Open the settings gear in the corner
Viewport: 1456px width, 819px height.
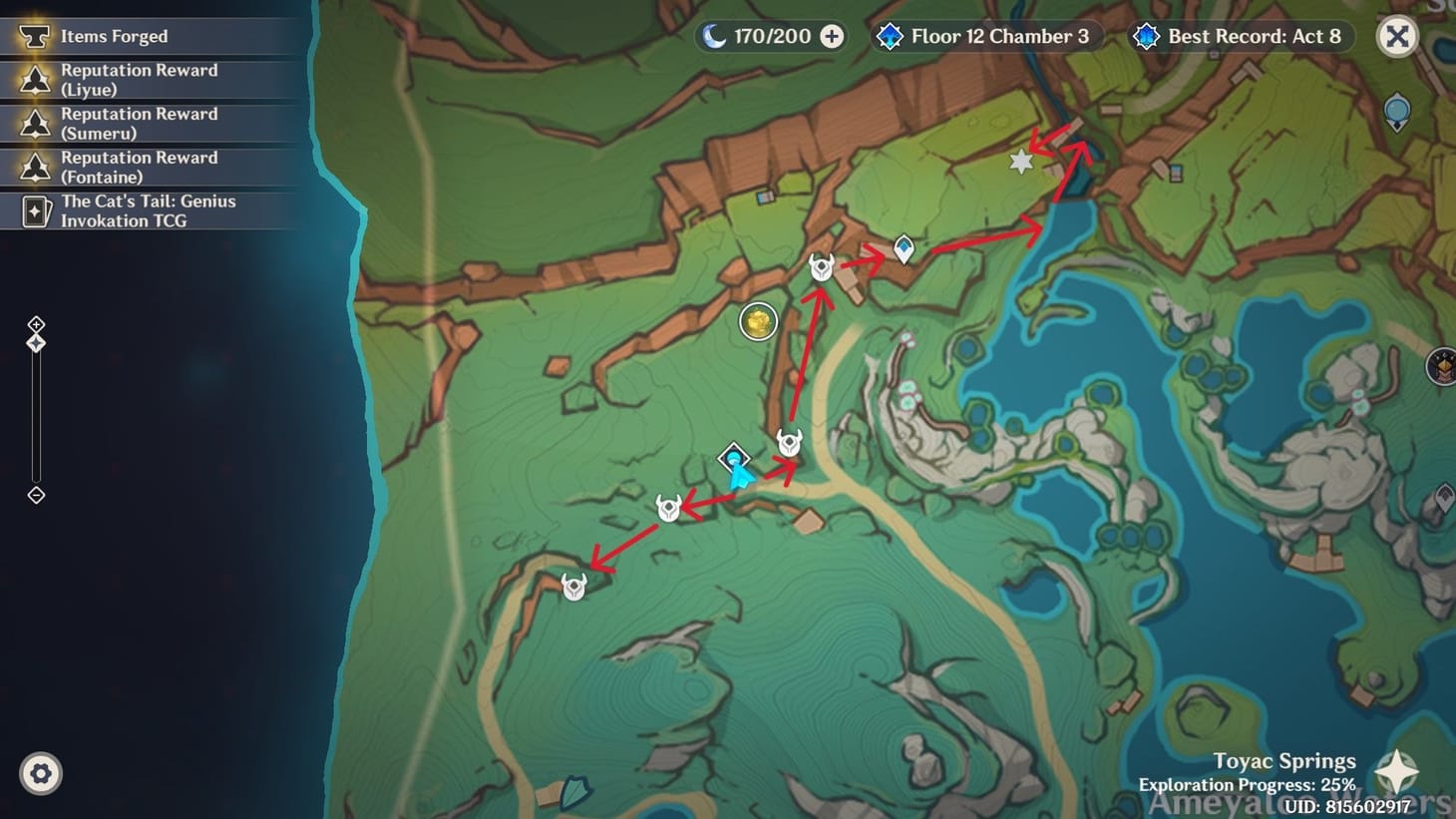pos(40,773)
